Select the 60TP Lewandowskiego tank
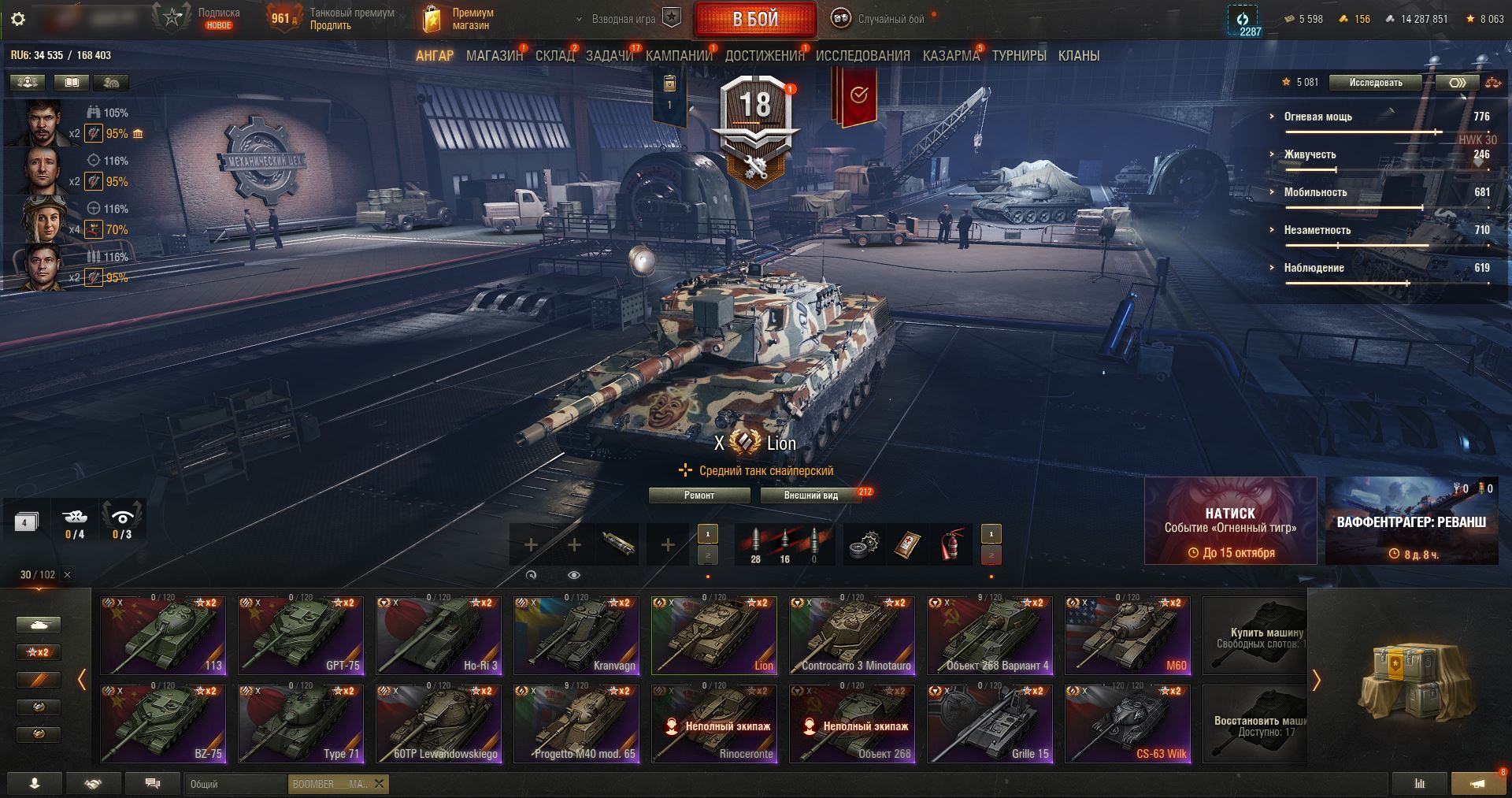The width and height of the screenshot is (1512, 798). click(x=439, y=723)
